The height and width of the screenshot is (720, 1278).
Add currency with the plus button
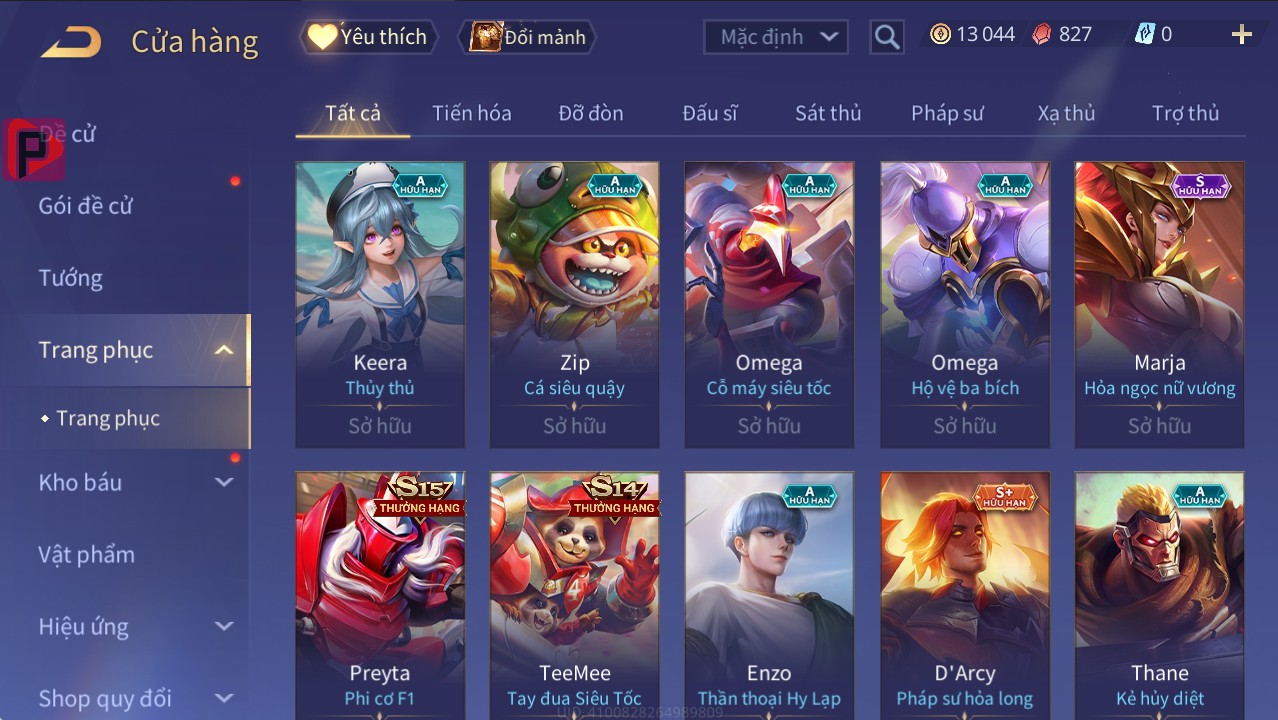coord(1241,35)
